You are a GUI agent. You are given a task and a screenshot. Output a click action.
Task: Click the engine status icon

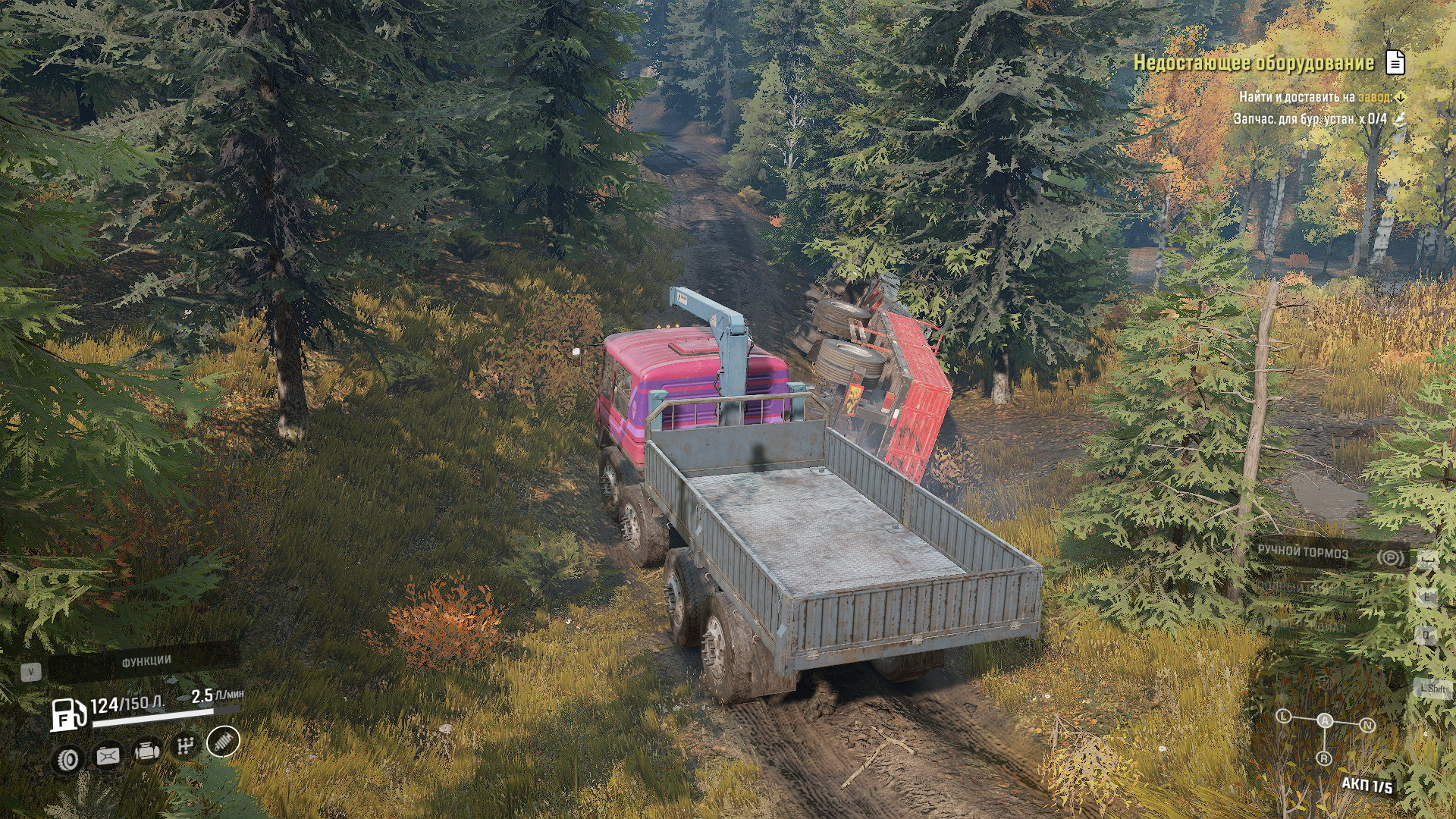[x=146, y=751]
